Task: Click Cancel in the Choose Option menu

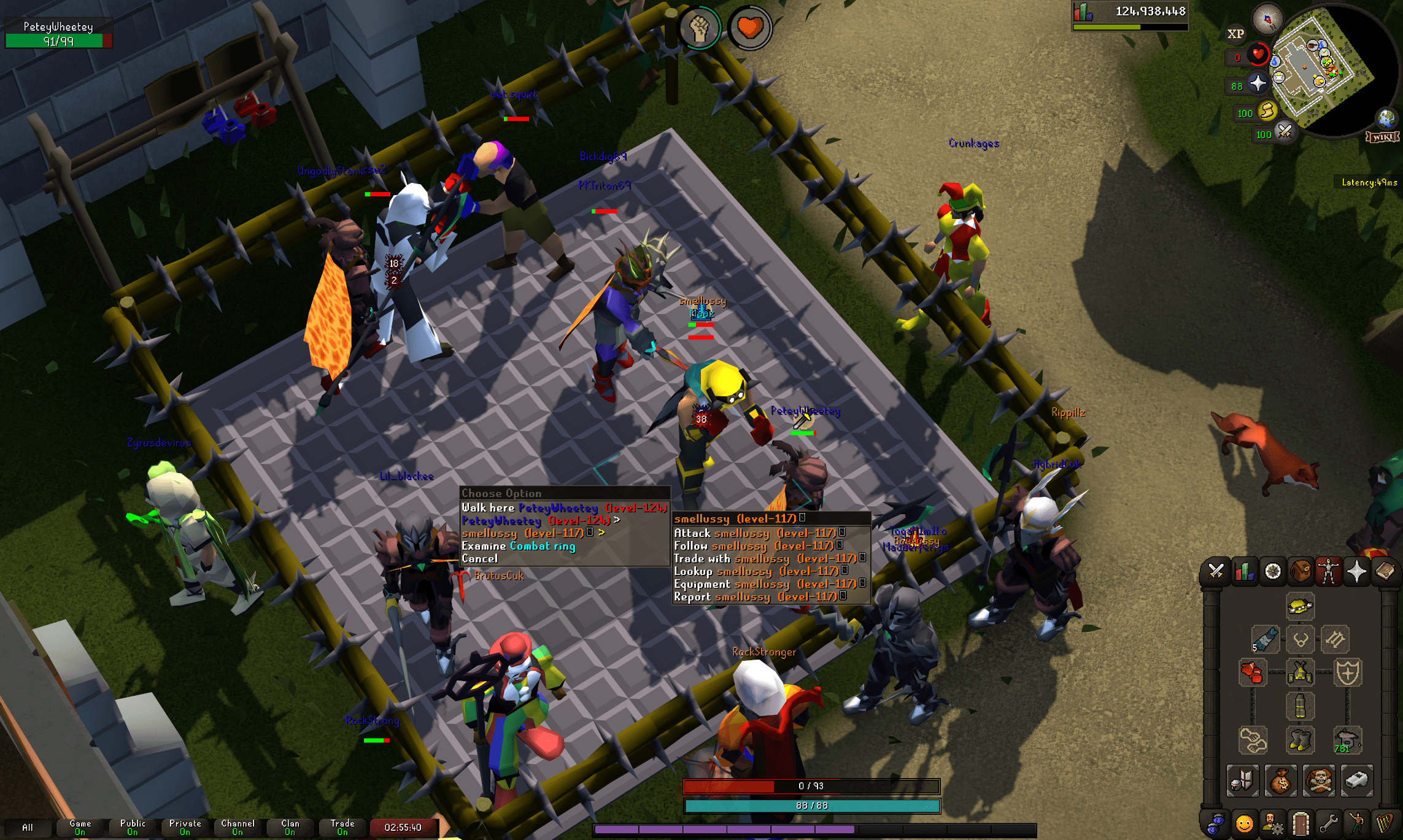Action: 482,559
